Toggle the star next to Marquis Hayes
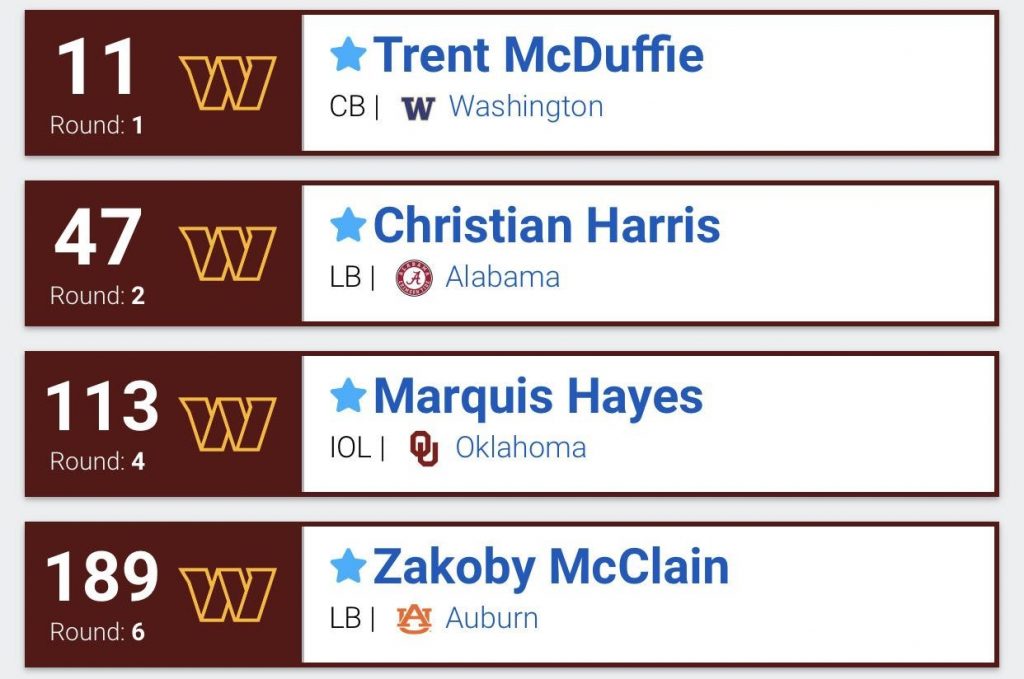Image resolution: width=1024 pixels, height=679 pixels. click(348, 397)
